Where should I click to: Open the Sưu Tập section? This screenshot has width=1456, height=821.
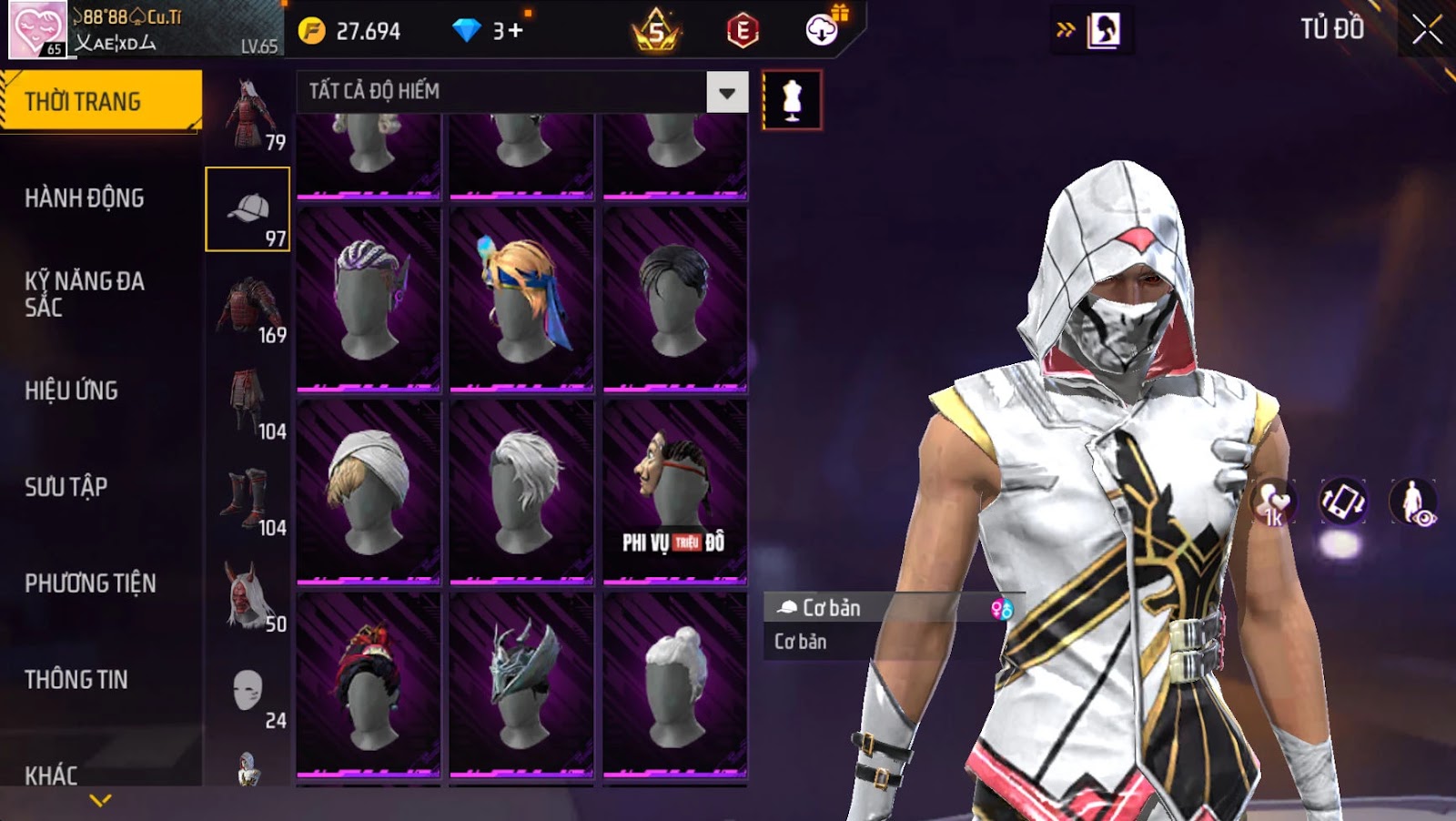click(66, 487)
